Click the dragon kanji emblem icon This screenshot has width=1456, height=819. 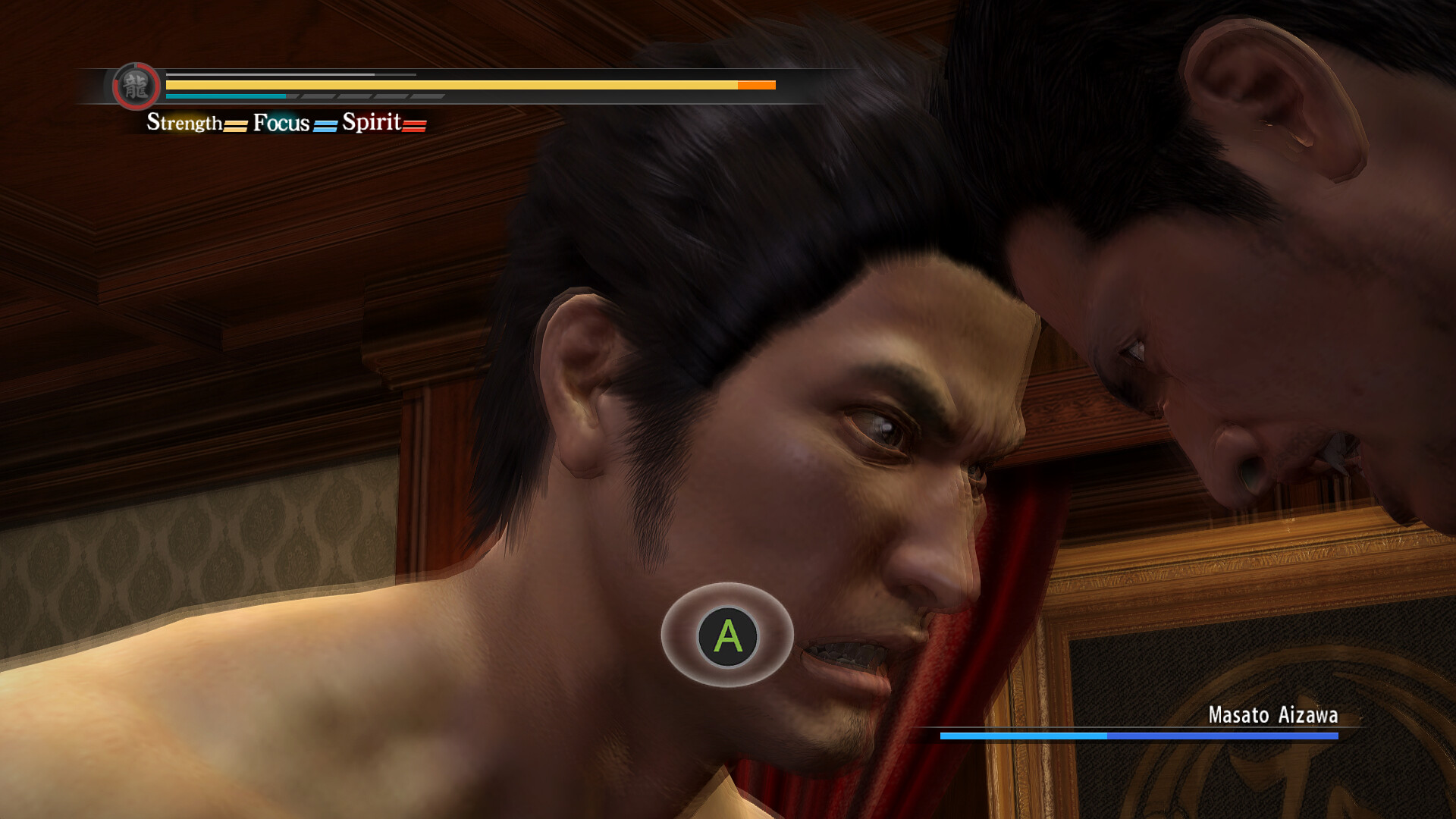point(136,86)
